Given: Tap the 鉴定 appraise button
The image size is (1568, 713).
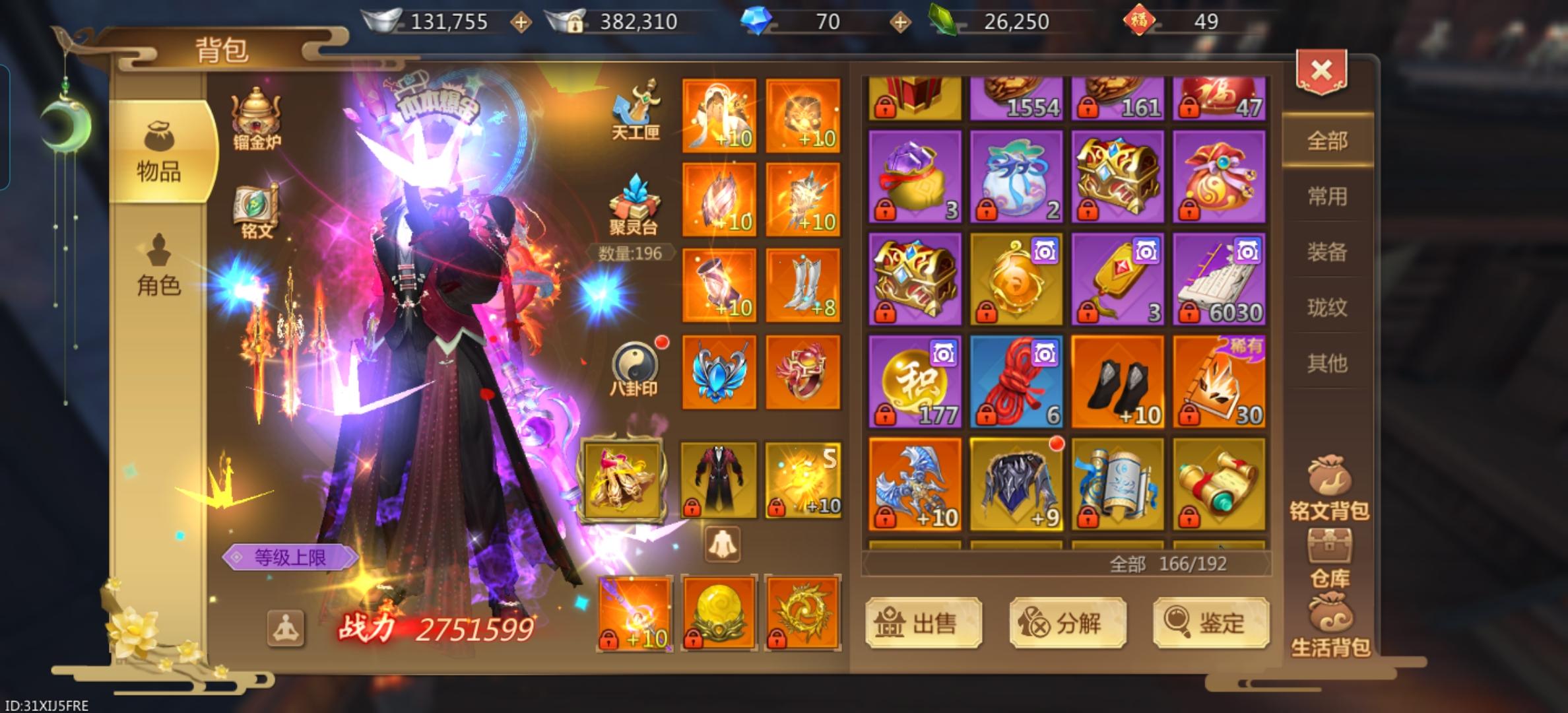Looking at the screenshot, I should [1211, 623].
